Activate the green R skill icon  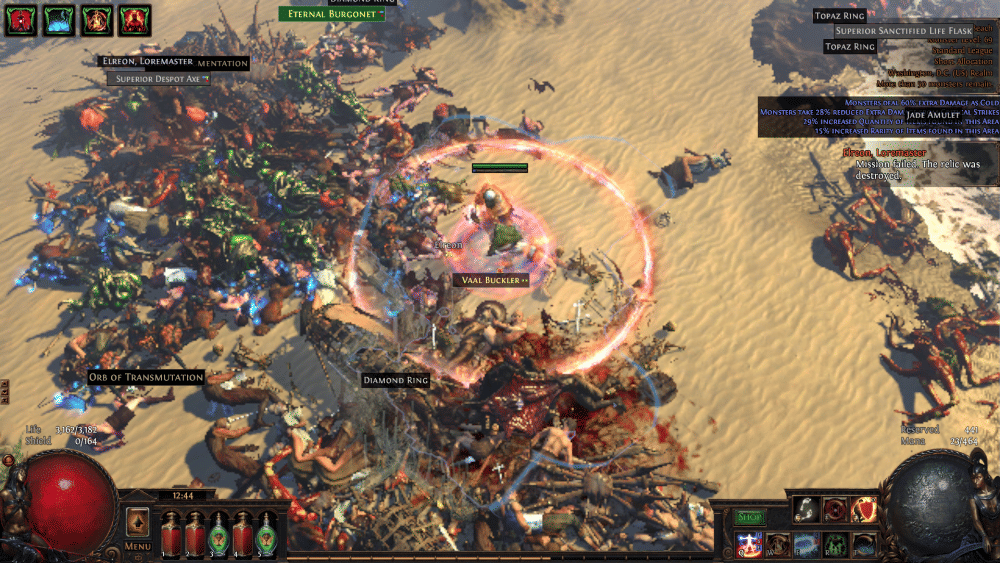(x=835, y=544)
